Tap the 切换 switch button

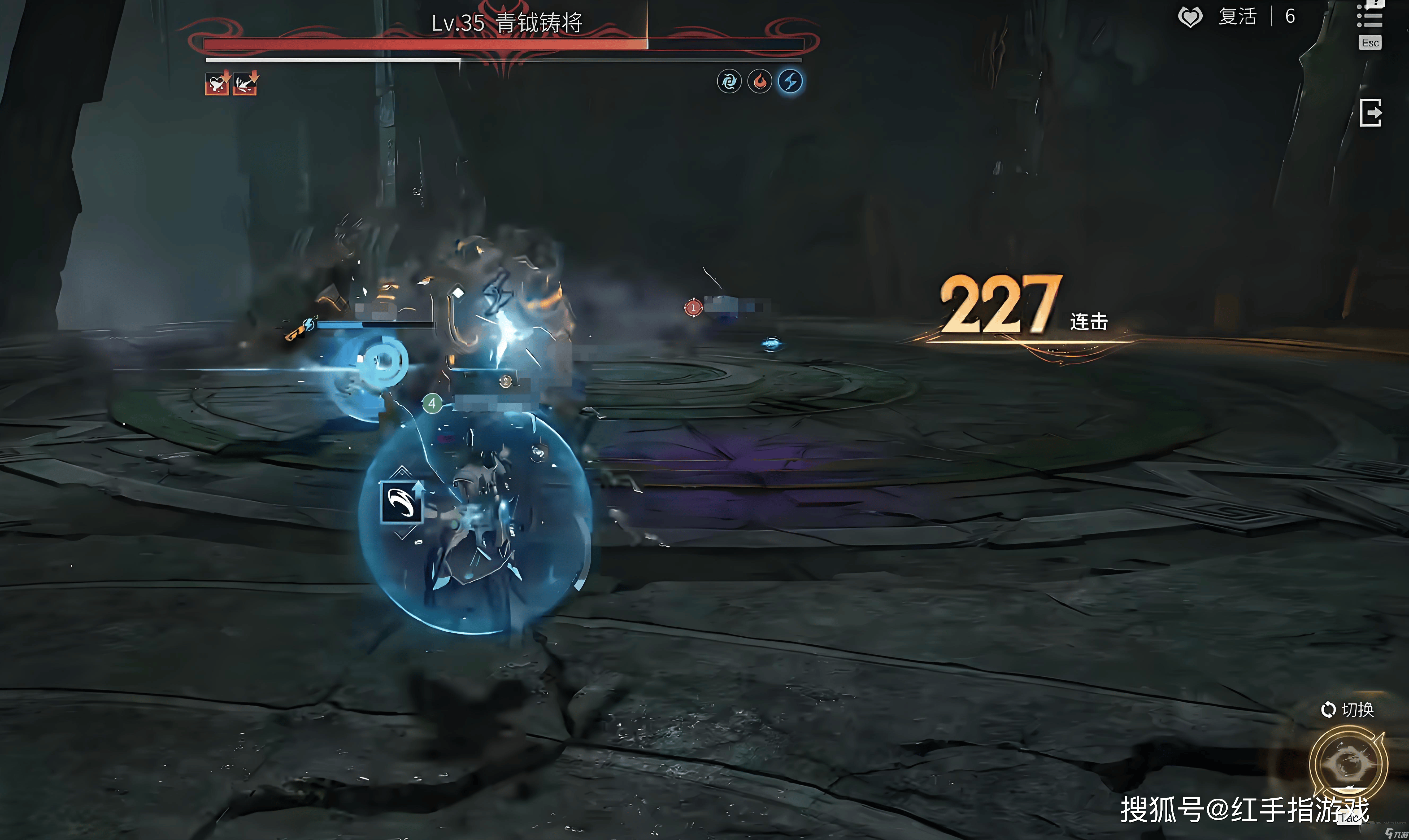click(1347, 709)
